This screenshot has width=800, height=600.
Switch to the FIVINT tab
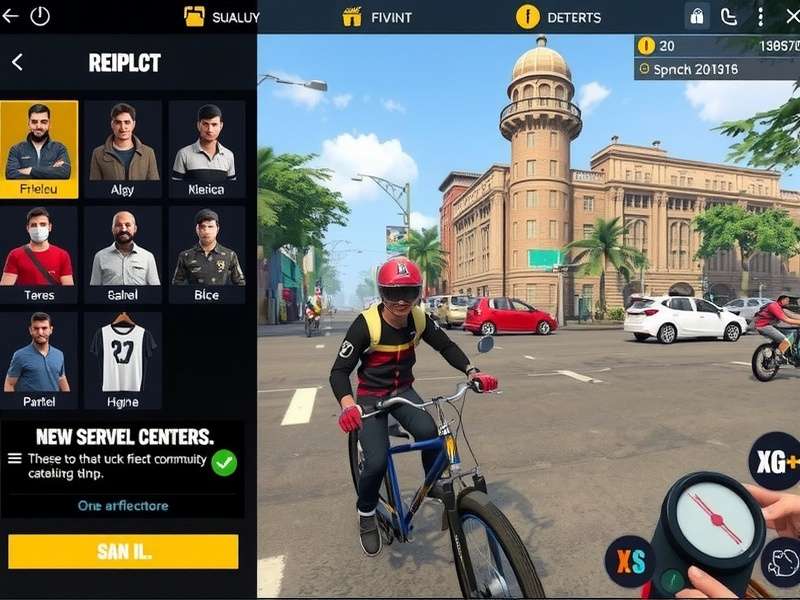click(377, 17)
